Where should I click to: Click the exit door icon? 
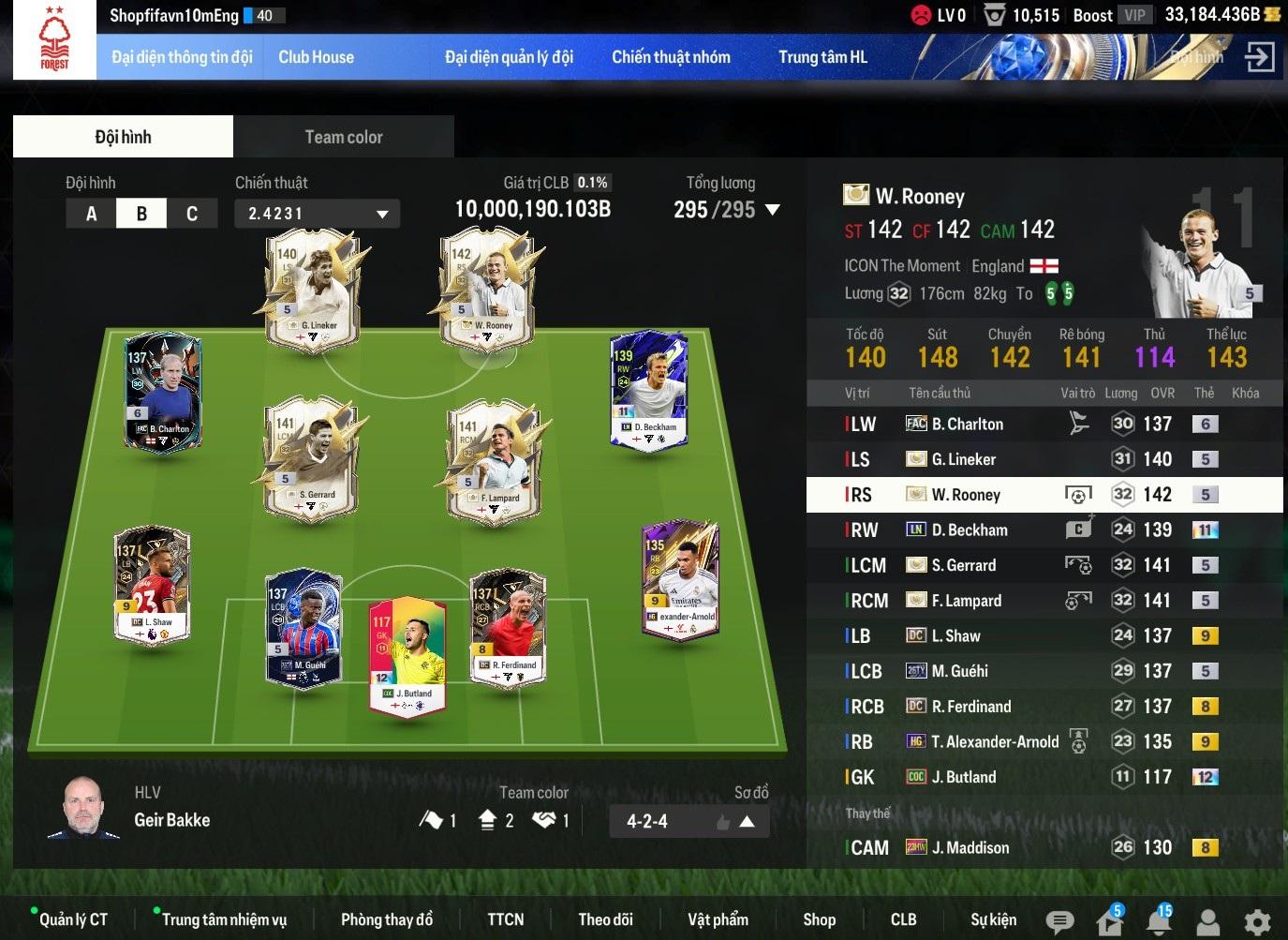(x=1259, y=57)
